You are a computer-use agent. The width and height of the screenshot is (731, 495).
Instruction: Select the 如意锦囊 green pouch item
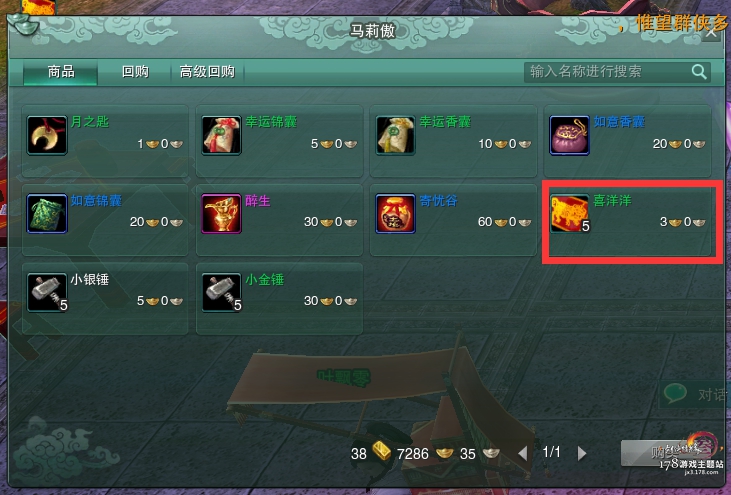point(104,212)
